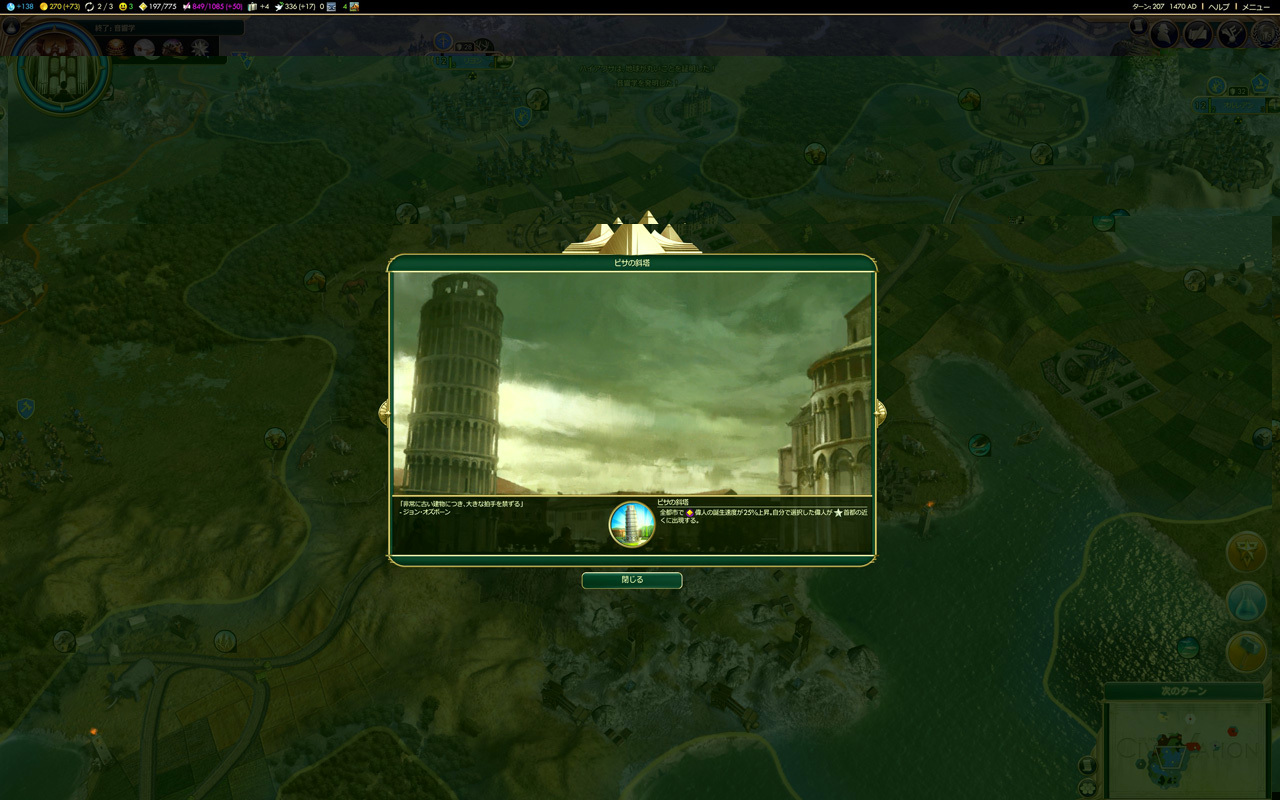The width and height of the screenshot is (1280, 800).
Task: Click the 次のターン next turn button
Action: point(1186,691)
